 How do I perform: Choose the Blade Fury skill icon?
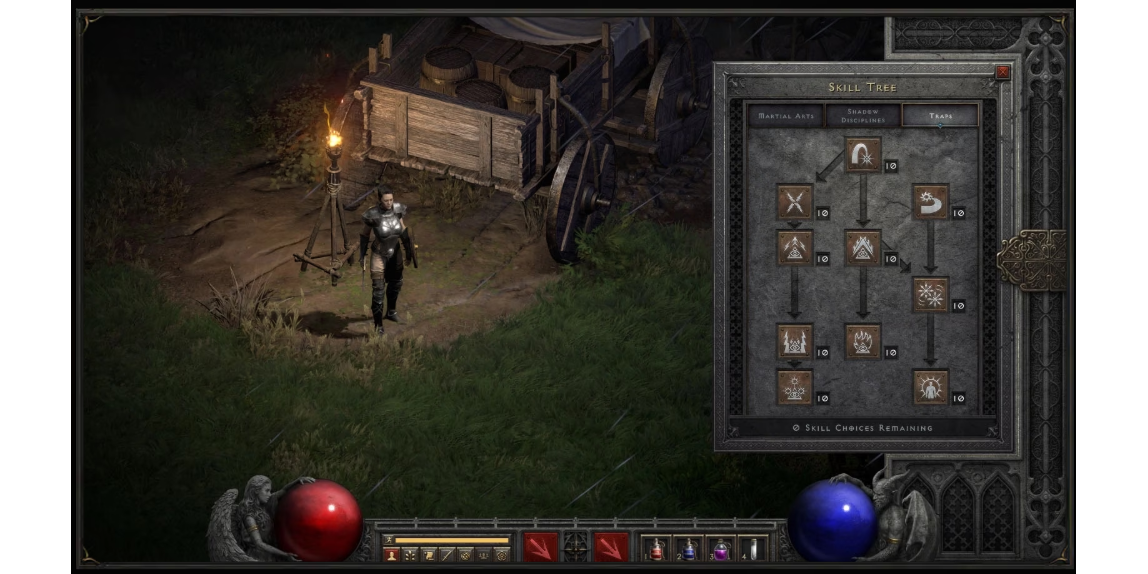coord(930,294)
